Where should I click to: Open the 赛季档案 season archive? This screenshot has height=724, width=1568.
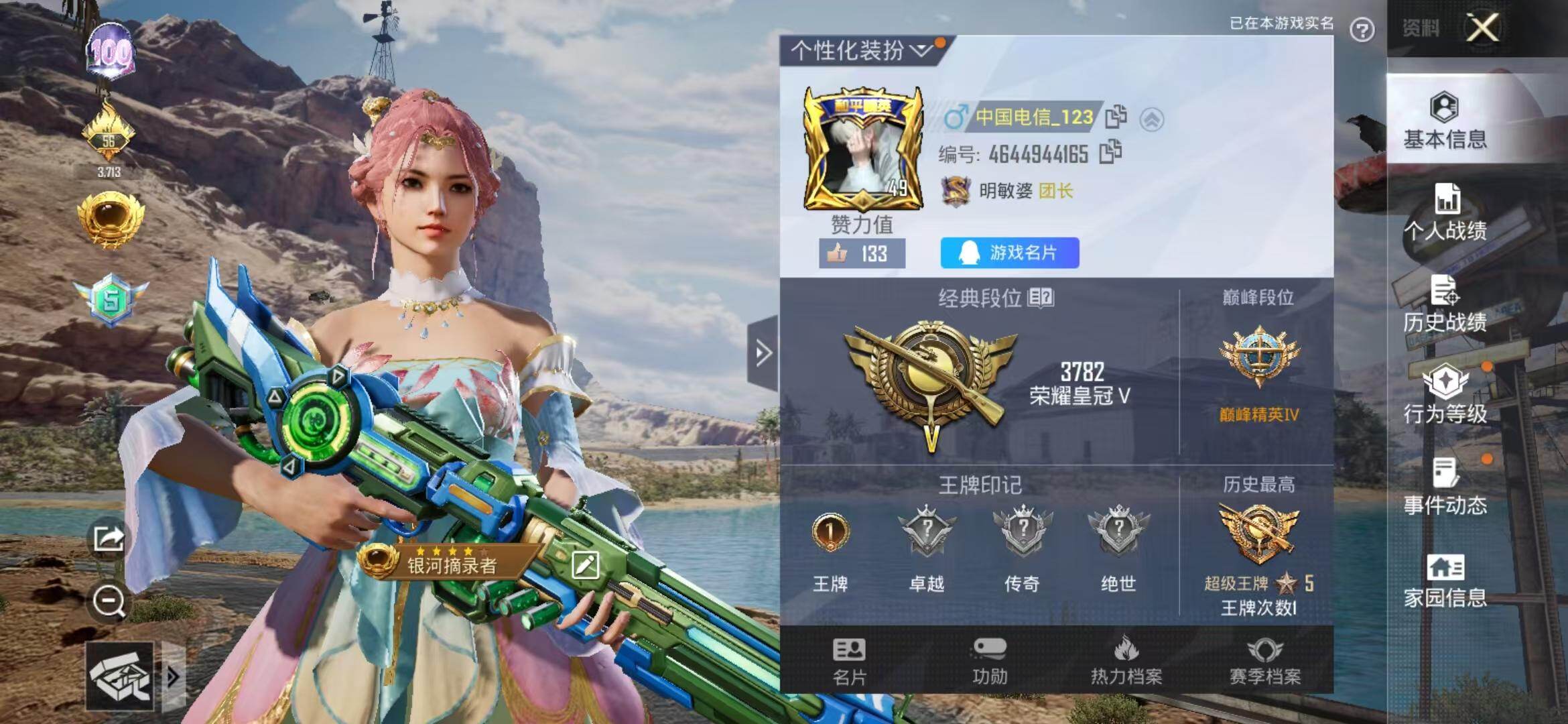point(1264,661)
